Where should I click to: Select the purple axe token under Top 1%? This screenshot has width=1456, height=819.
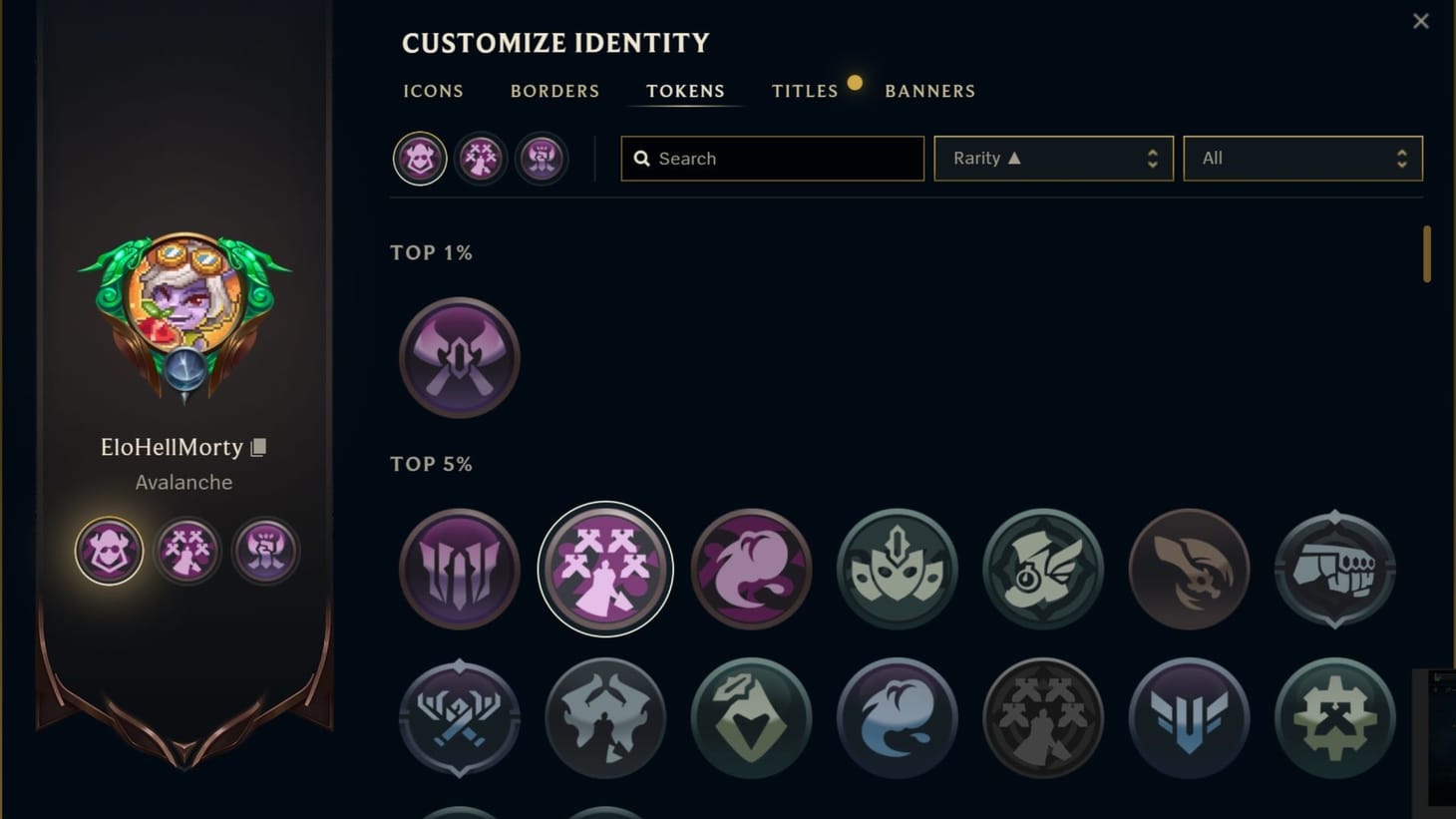pyautogui.click(x=458, y=357)
